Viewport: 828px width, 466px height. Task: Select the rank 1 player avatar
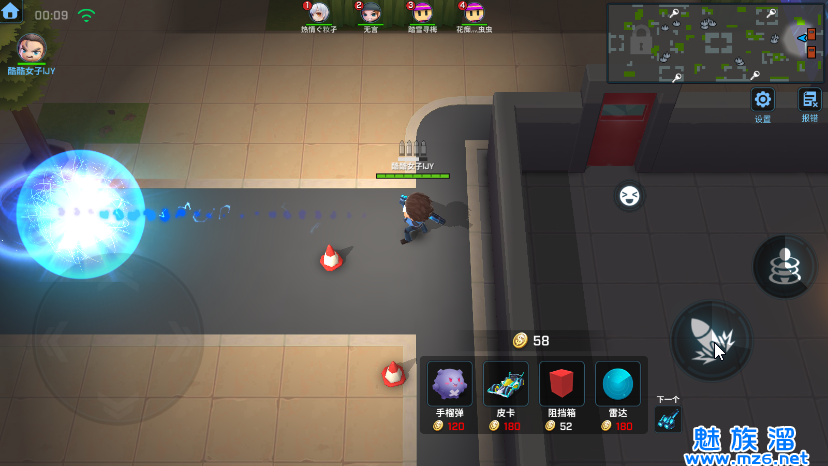tap(319, 13)
